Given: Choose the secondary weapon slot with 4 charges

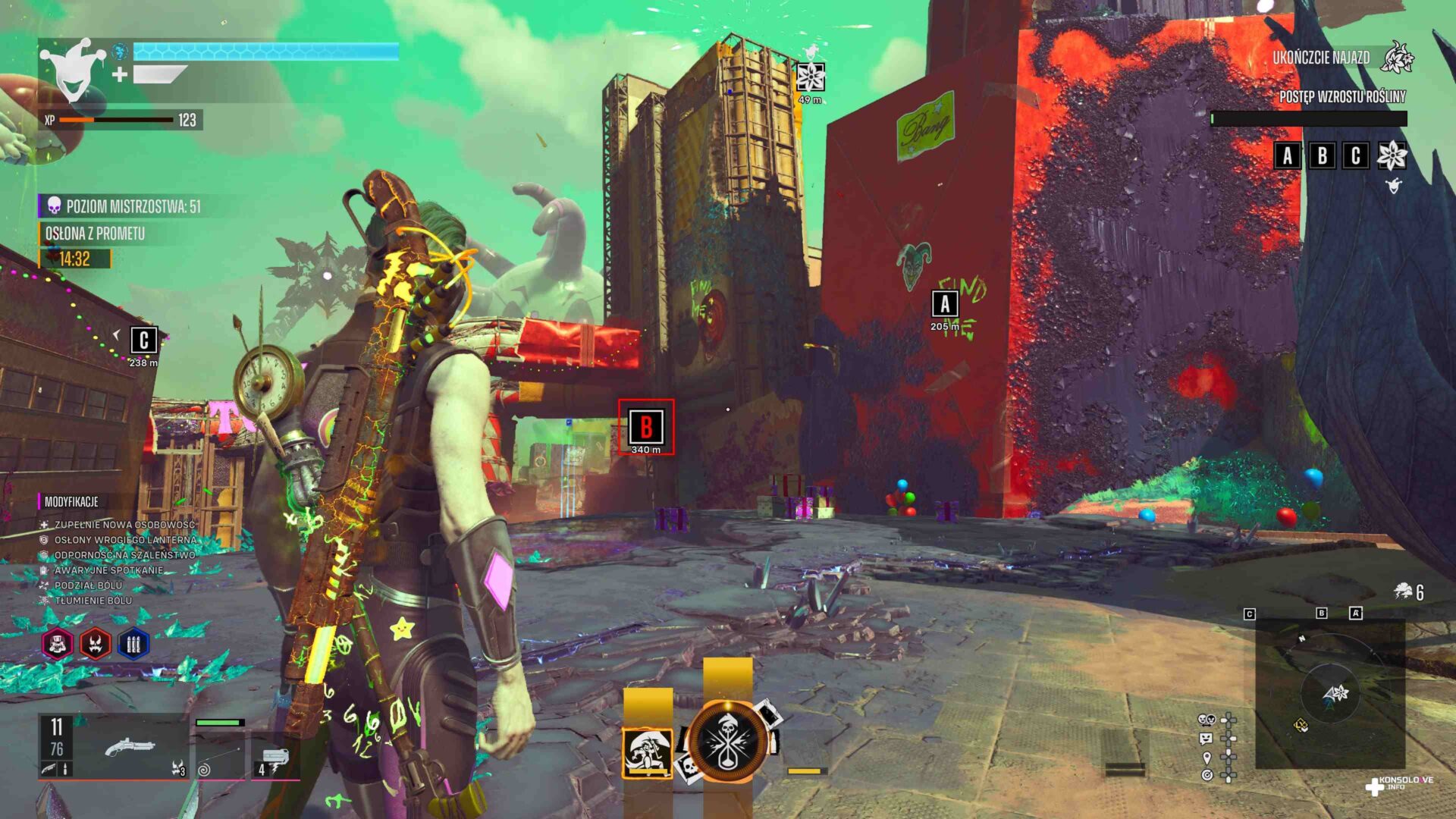Looking at the screenshot, I should tap(275, 758).
